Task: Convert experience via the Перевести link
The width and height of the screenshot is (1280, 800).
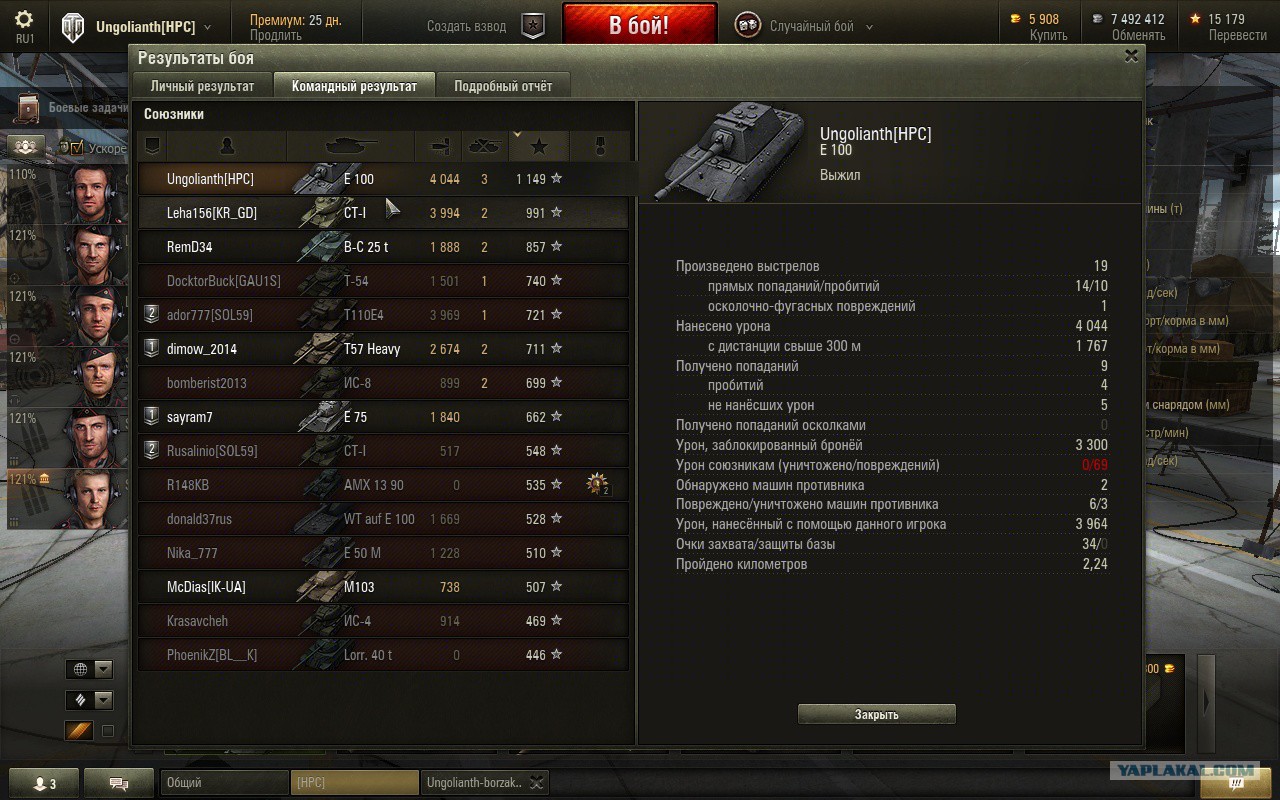Action: [x=1237, y=35]
